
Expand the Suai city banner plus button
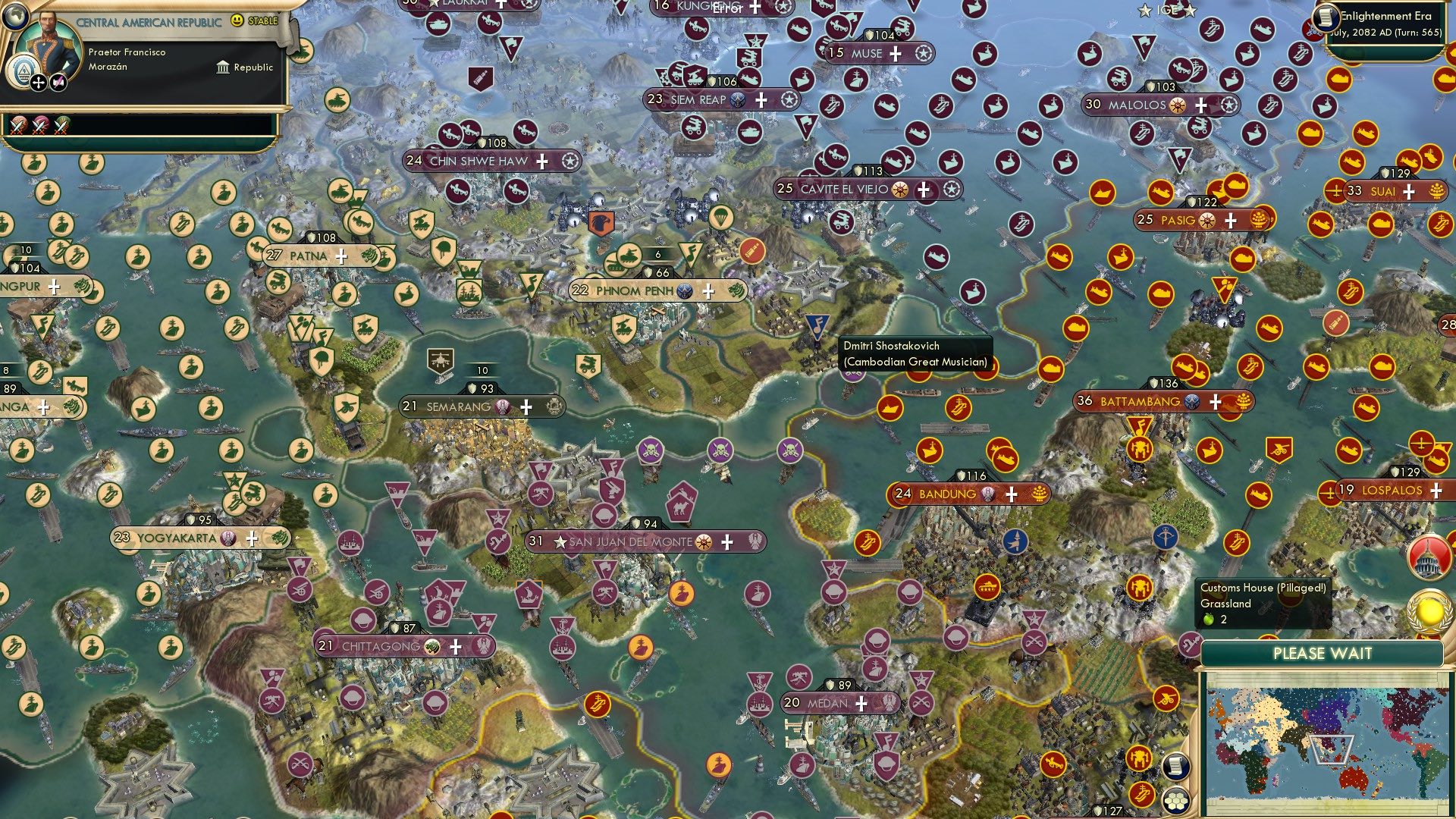(1409, 192)
